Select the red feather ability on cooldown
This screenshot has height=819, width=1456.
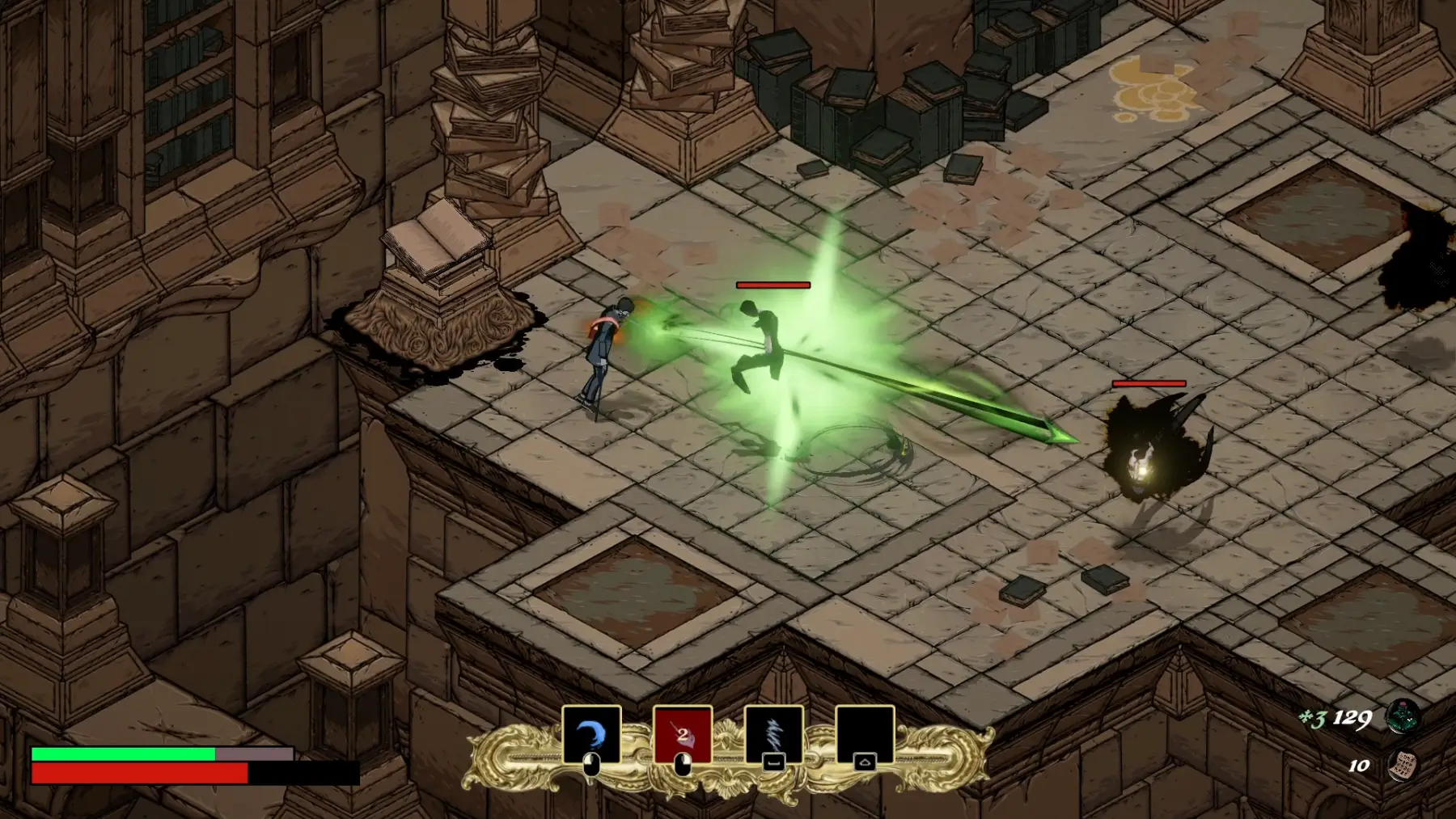(683, 733)
